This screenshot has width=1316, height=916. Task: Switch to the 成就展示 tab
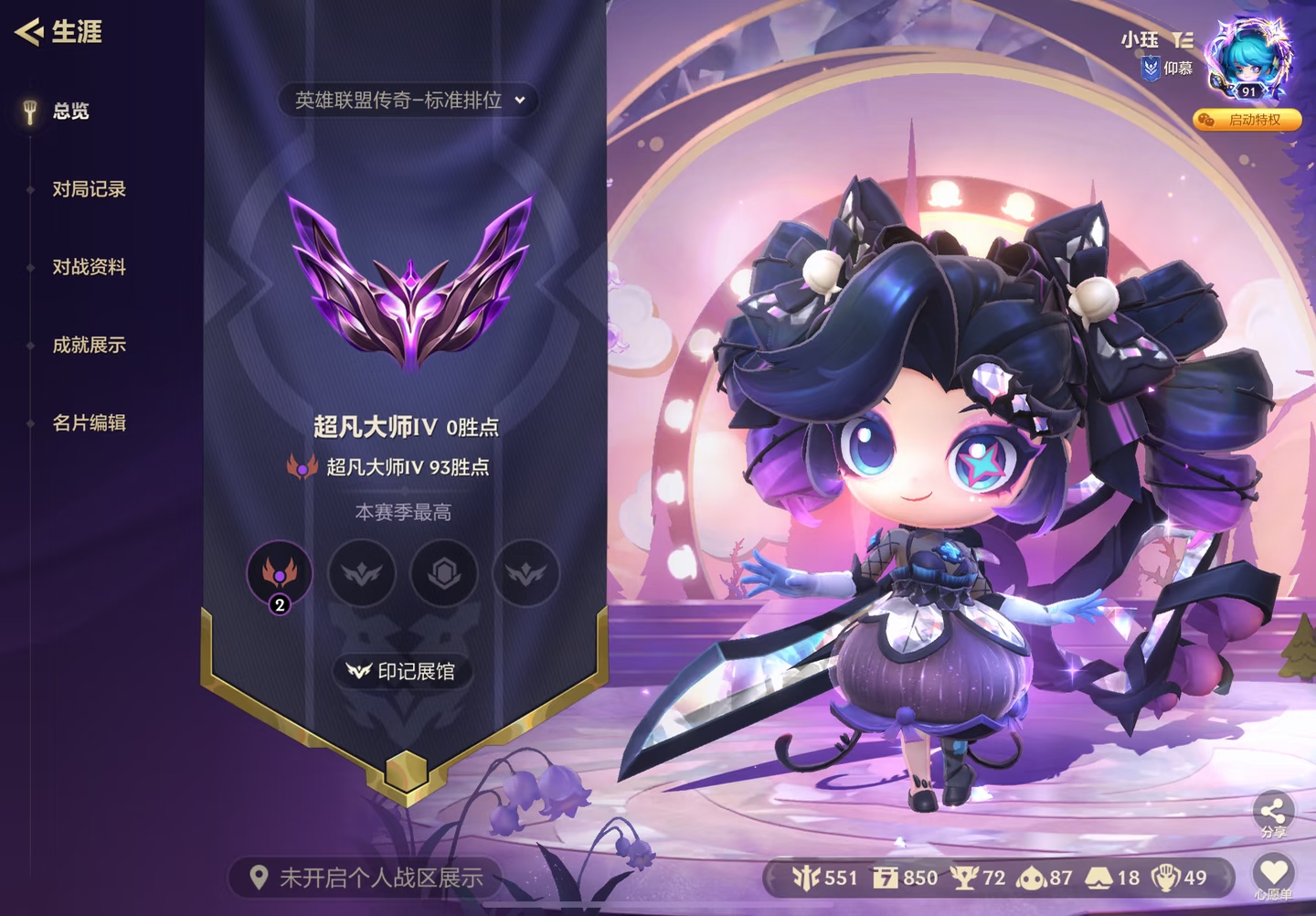[x=88, y=345]
